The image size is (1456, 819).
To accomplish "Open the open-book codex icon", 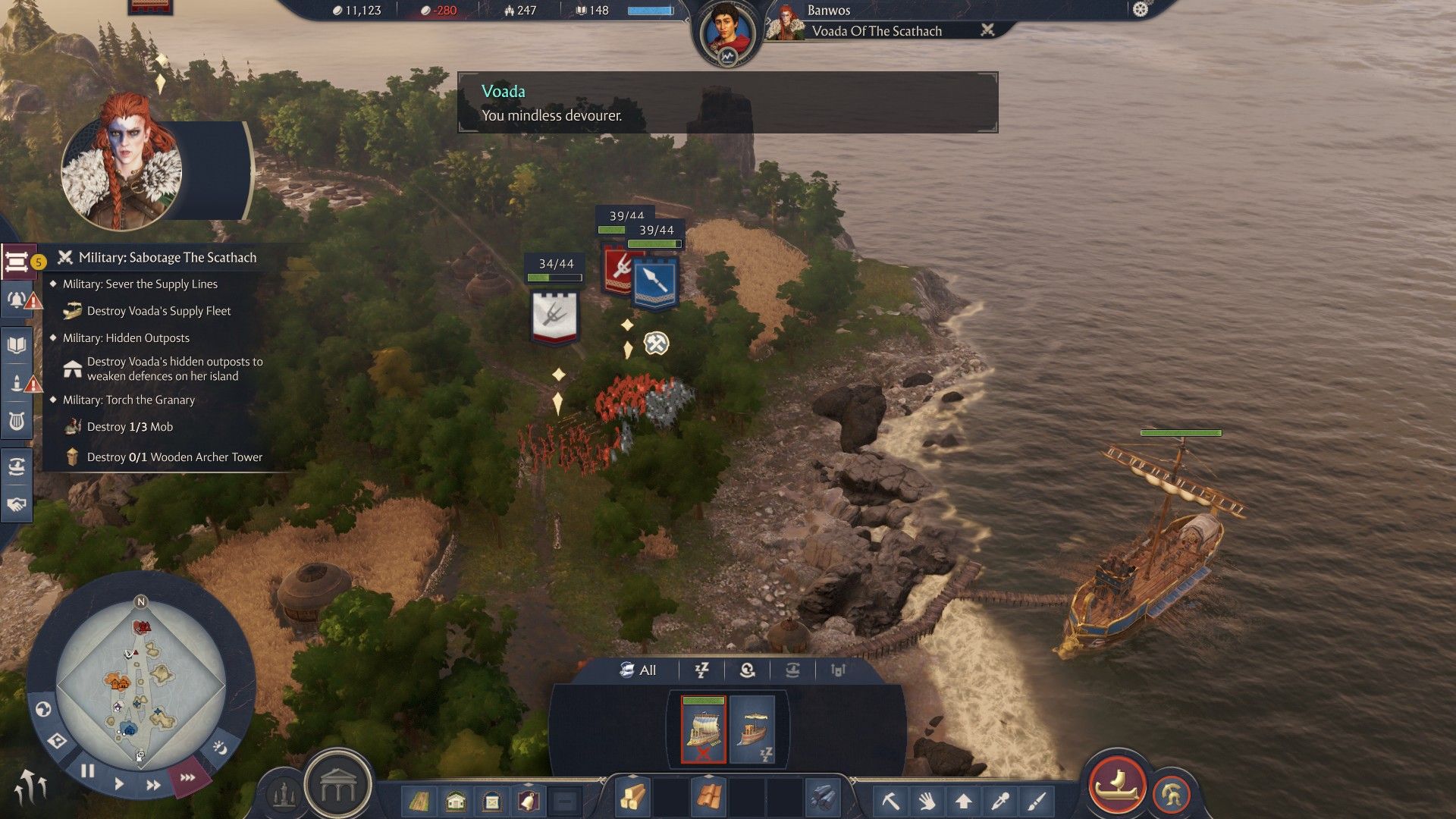I will coord(17,346).
